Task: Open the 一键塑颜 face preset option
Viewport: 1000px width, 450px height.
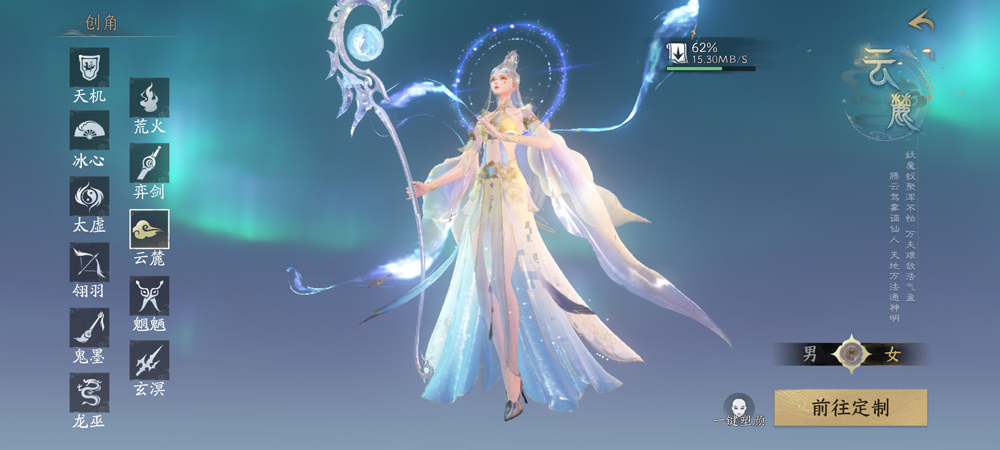Action: point(739,408)
